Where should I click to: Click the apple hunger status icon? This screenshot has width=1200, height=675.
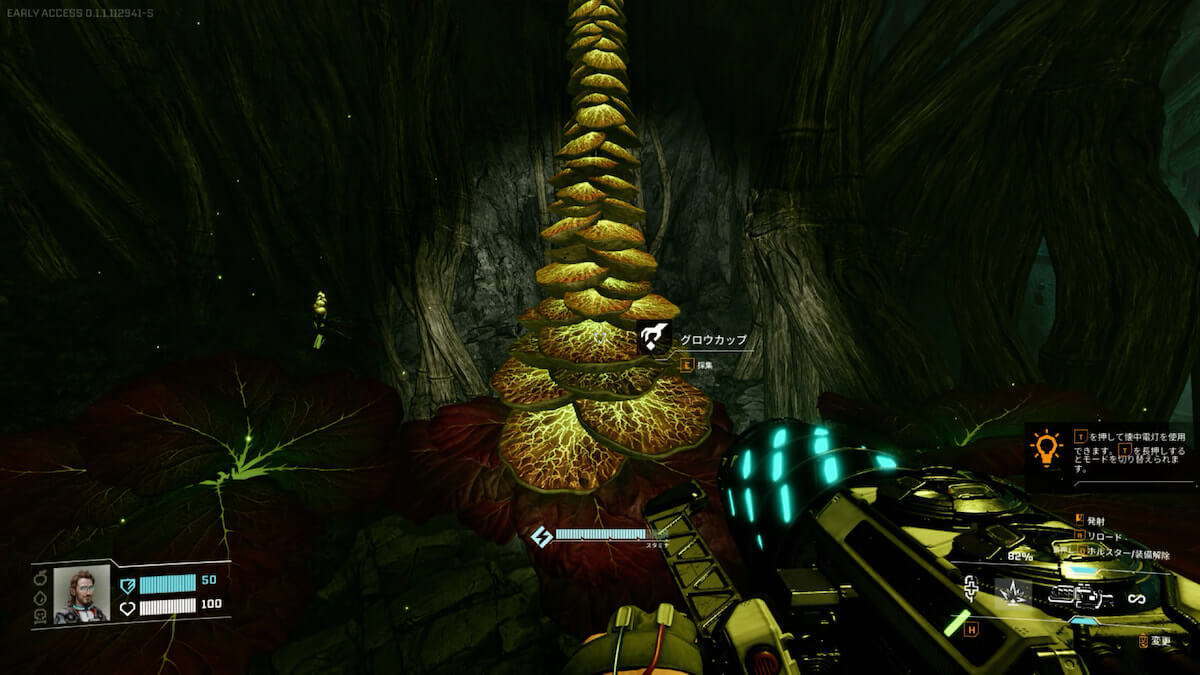40,579
